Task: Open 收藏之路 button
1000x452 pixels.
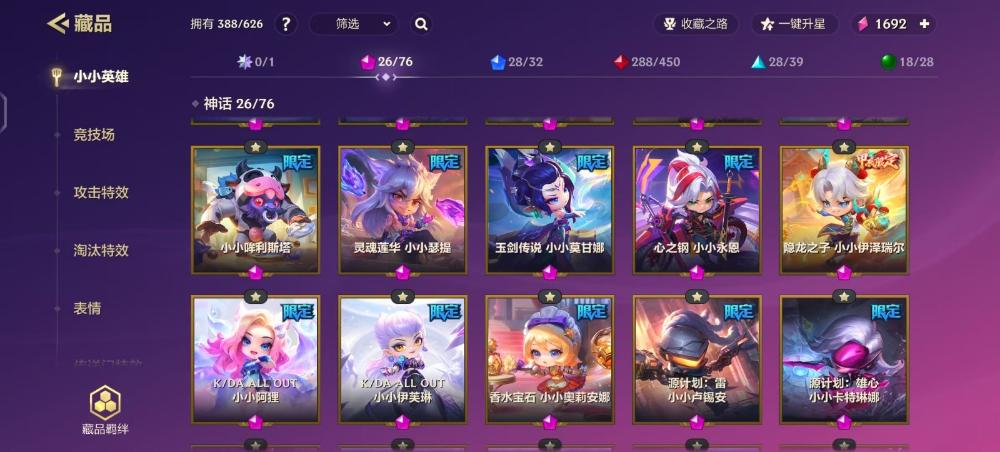Action: (696, 24)
